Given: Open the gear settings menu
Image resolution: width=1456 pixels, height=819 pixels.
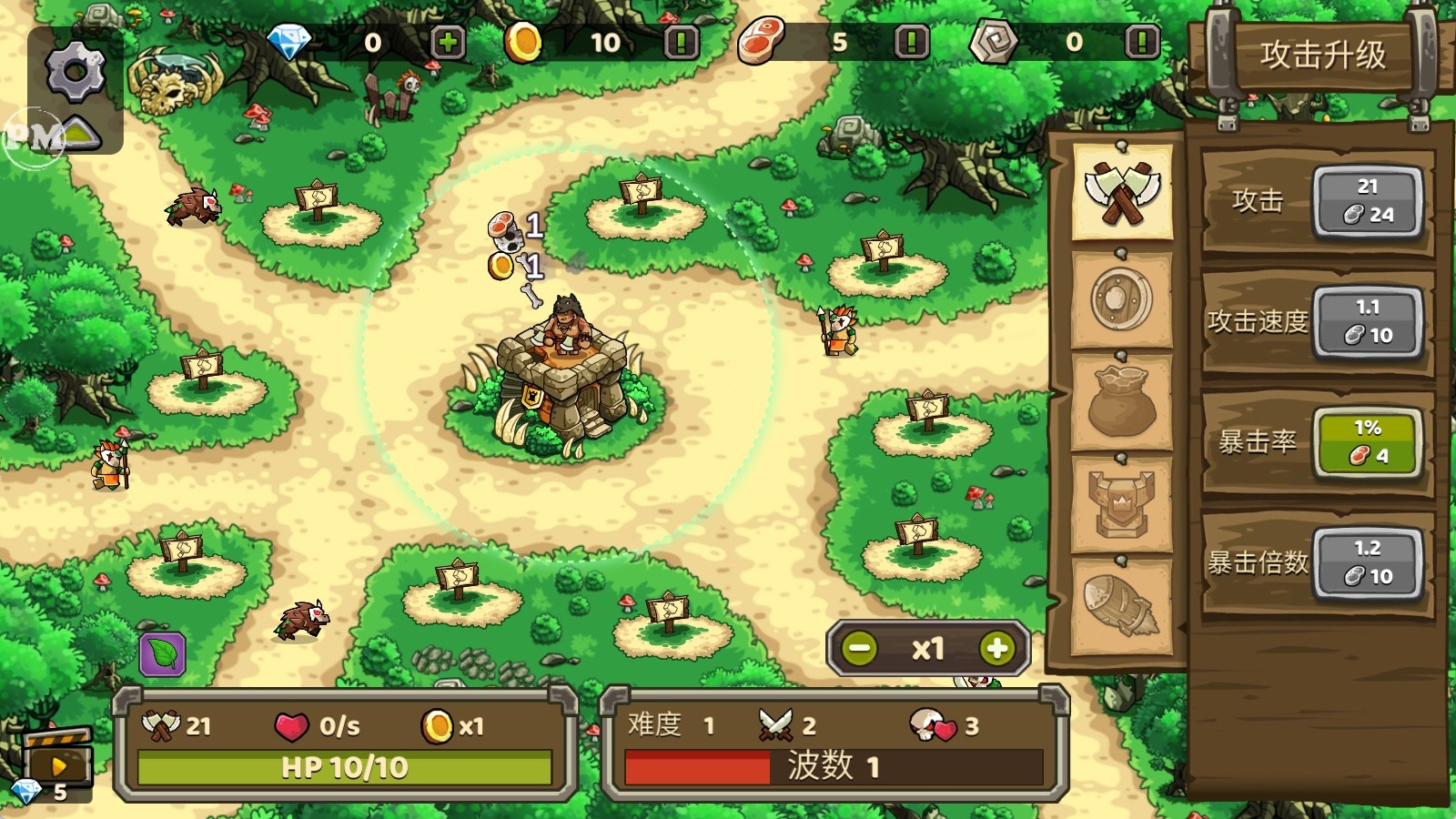Looking at the screenshot, I should (x=75, y=71).
